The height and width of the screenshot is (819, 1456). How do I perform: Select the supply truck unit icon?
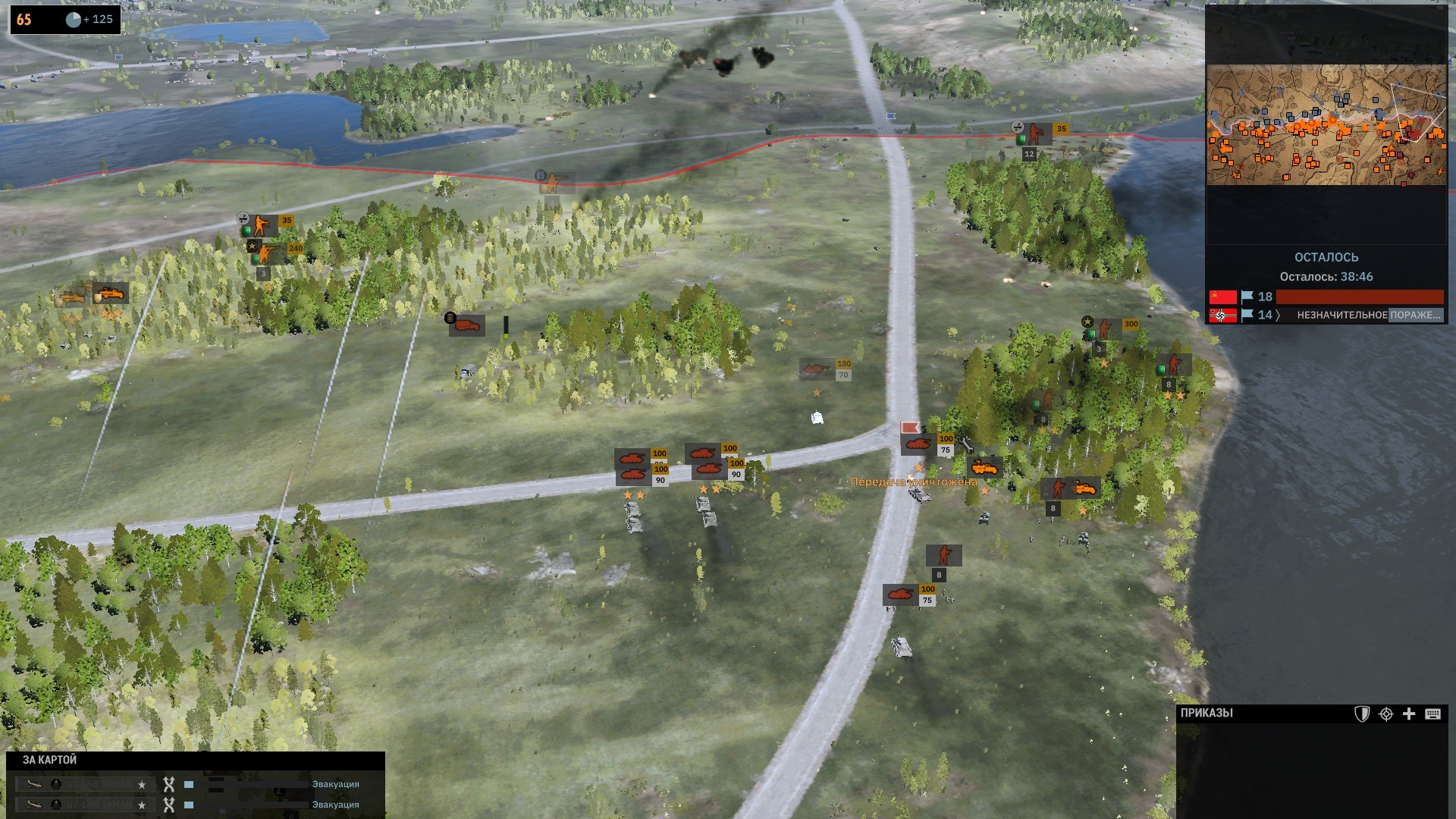(467, 325)
